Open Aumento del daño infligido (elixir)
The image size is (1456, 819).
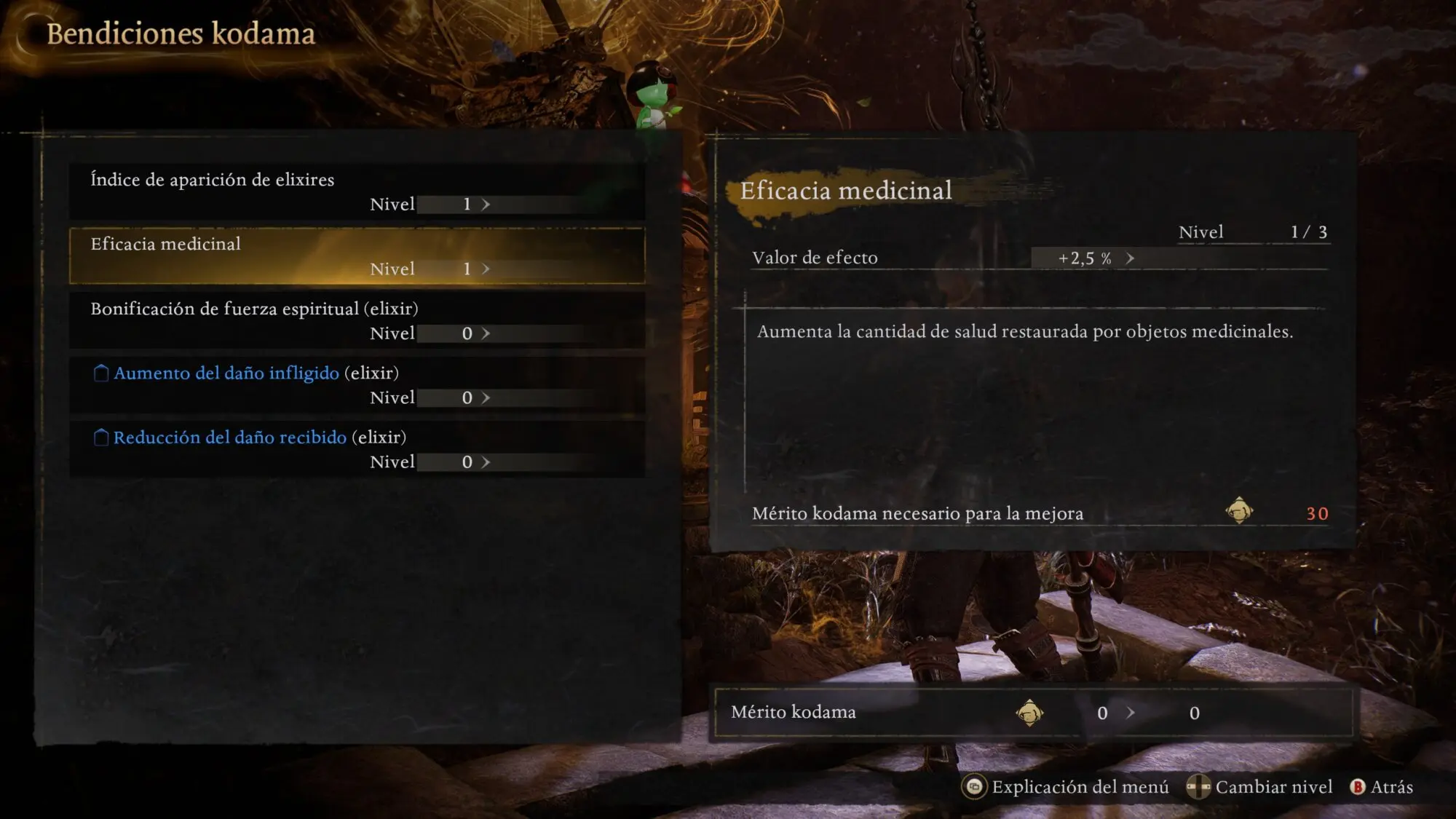pyautogui.click(x=357, y=384)
